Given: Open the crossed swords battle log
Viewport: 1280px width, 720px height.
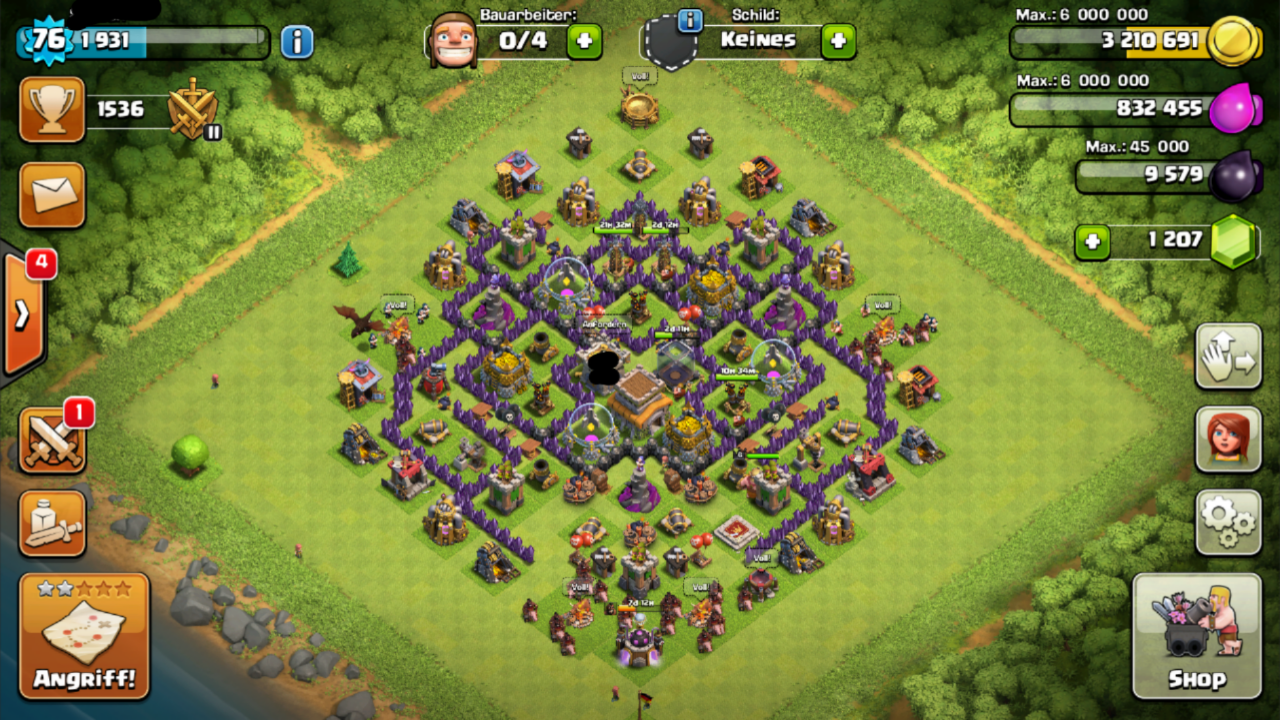Looking at the screenshot, I should (x=52, y=441).
